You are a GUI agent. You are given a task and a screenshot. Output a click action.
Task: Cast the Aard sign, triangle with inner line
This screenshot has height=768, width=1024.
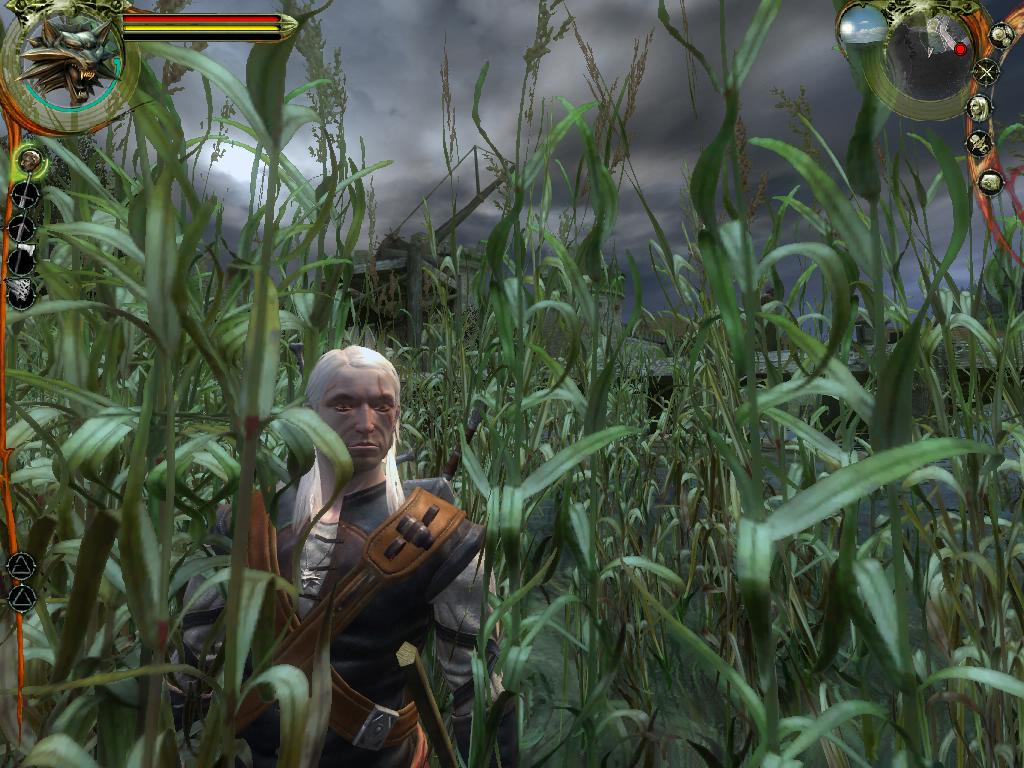click(21, 567)
